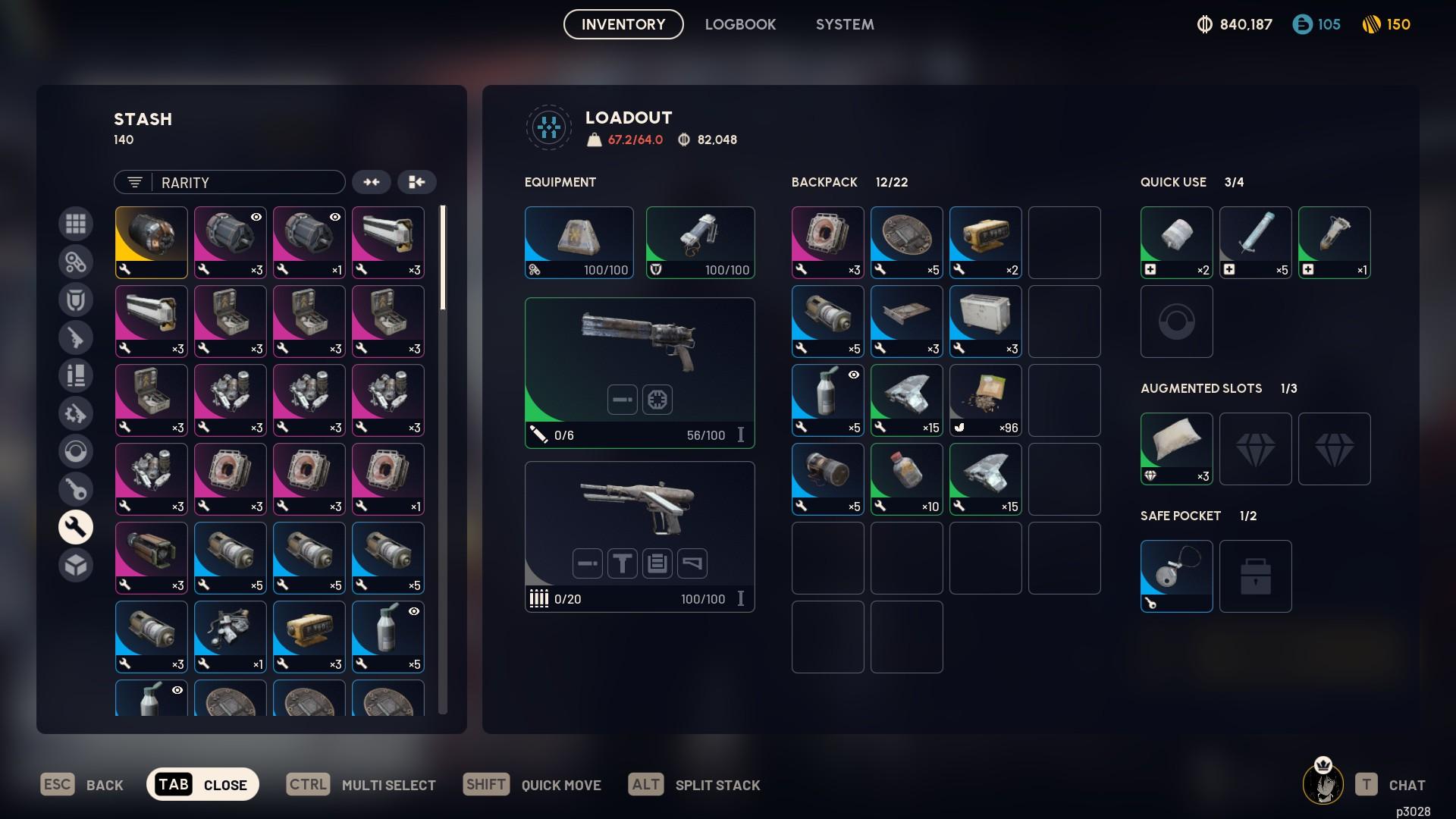Open the player avatar near chat

1323,783
